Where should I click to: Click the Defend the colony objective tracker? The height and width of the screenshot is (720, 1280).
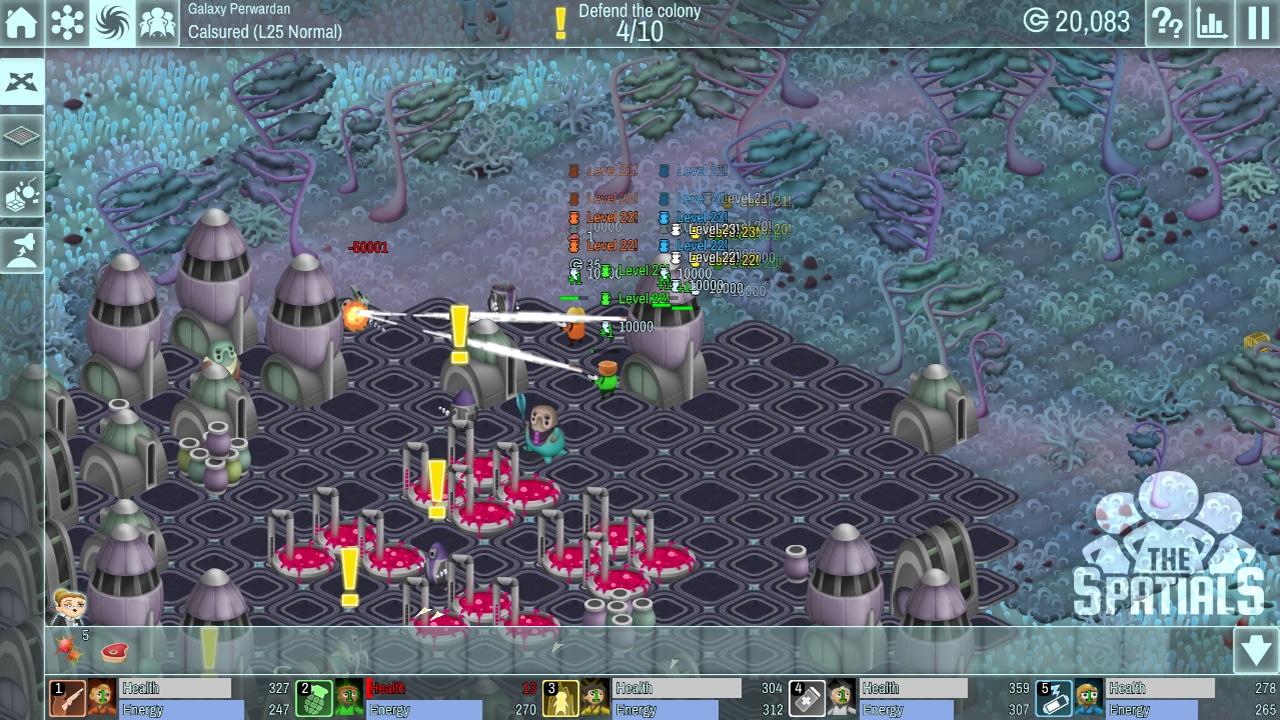[628, 22]
